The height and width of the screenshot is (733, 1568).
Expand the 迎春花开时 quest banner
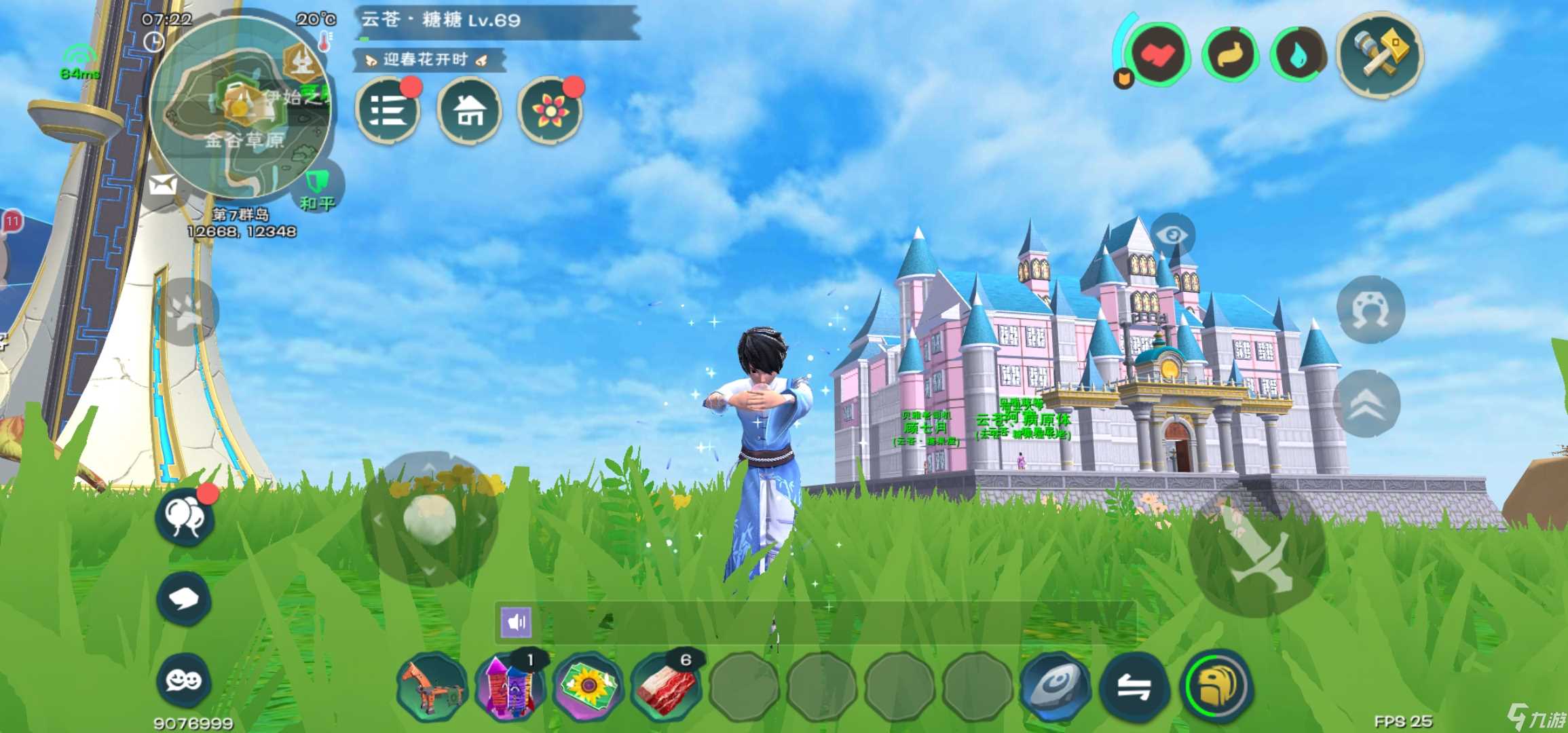[x=426, y=60]
